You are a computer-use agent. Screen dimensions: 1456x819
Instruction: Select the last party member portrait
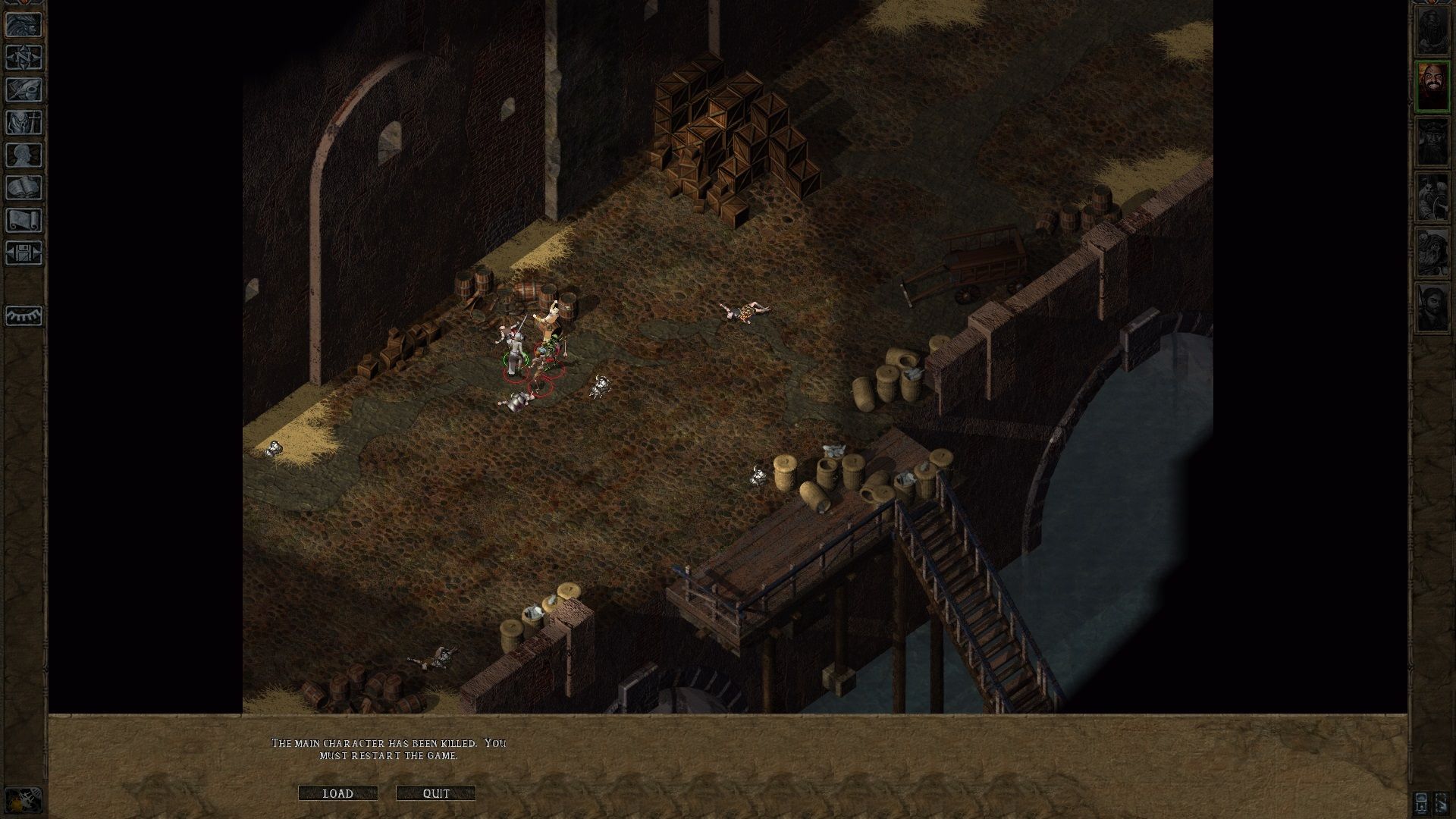pyautogui.click(x=1432, y=306)
